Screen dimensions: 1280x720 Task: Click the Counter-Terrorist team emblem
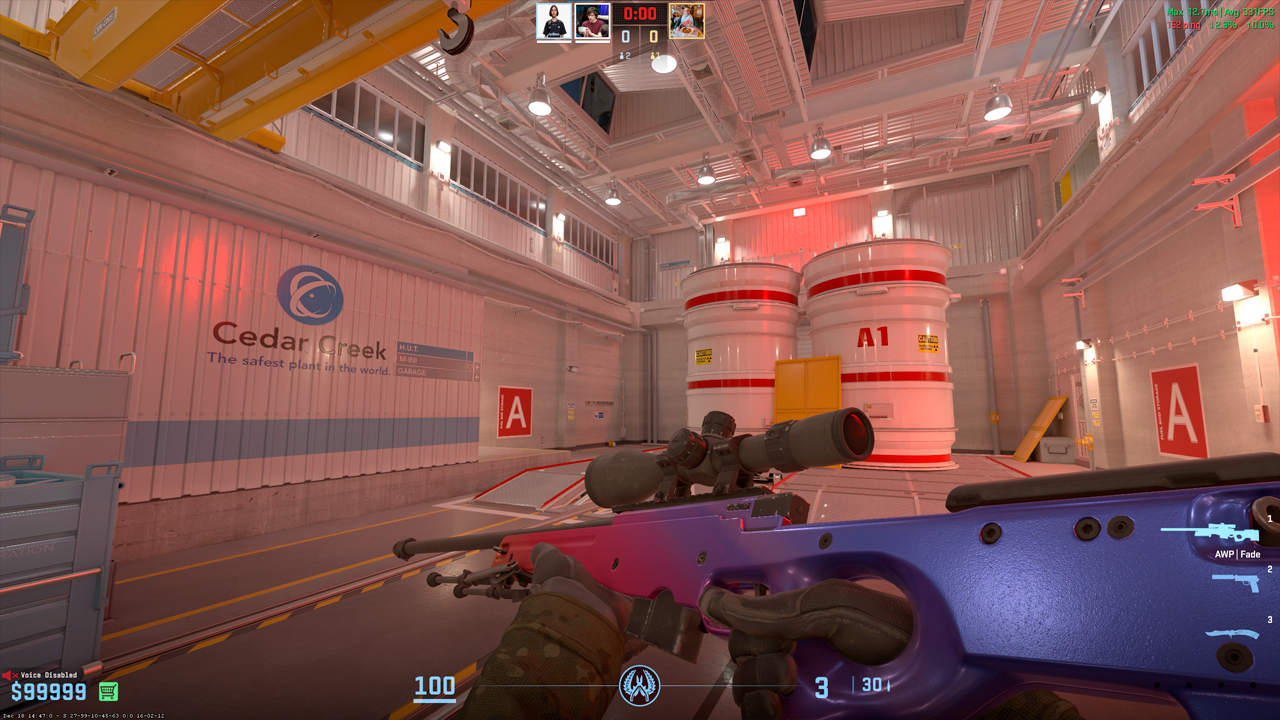[640, 686]
